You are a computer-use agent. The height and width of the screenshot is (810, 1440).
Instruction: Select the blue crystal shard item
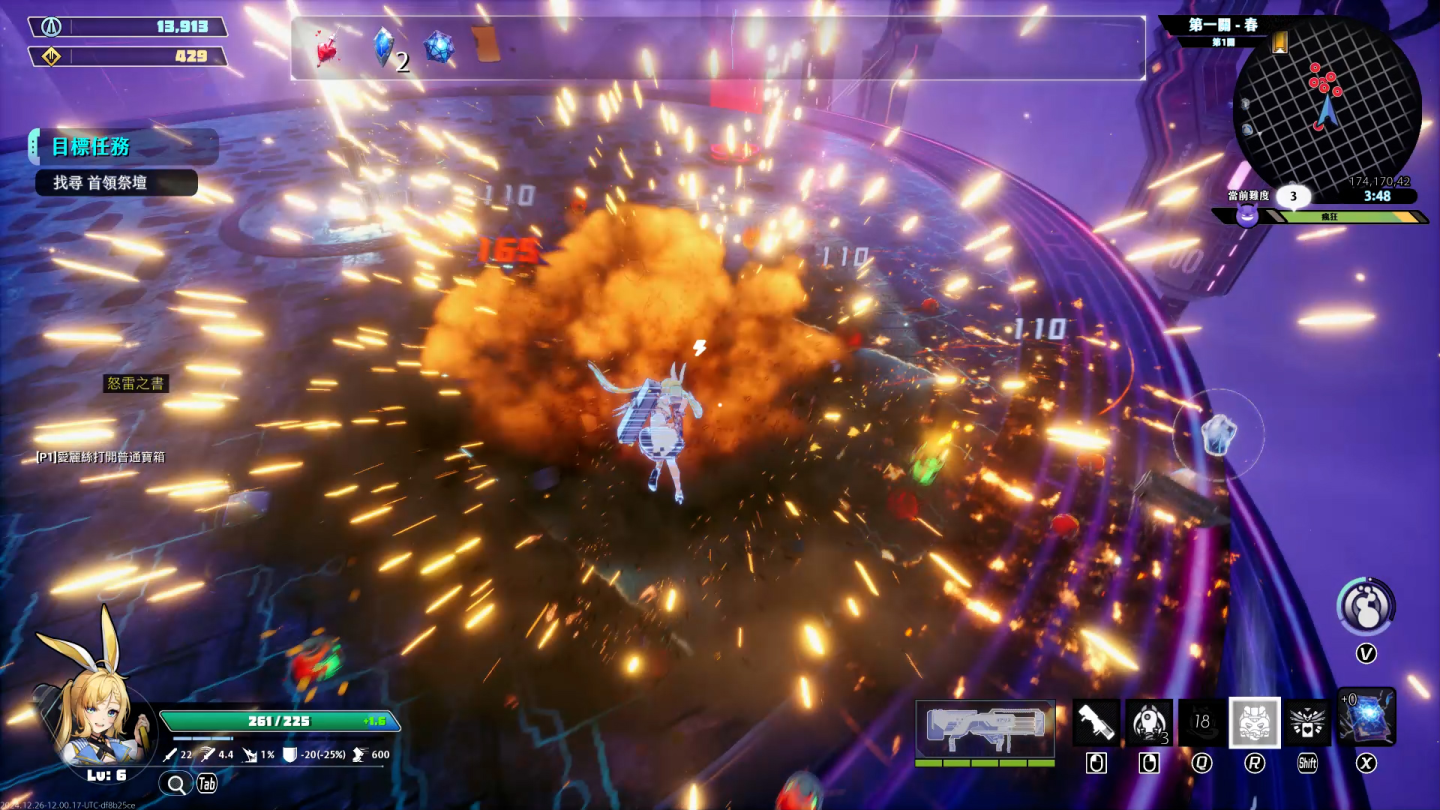coord(383,46)
